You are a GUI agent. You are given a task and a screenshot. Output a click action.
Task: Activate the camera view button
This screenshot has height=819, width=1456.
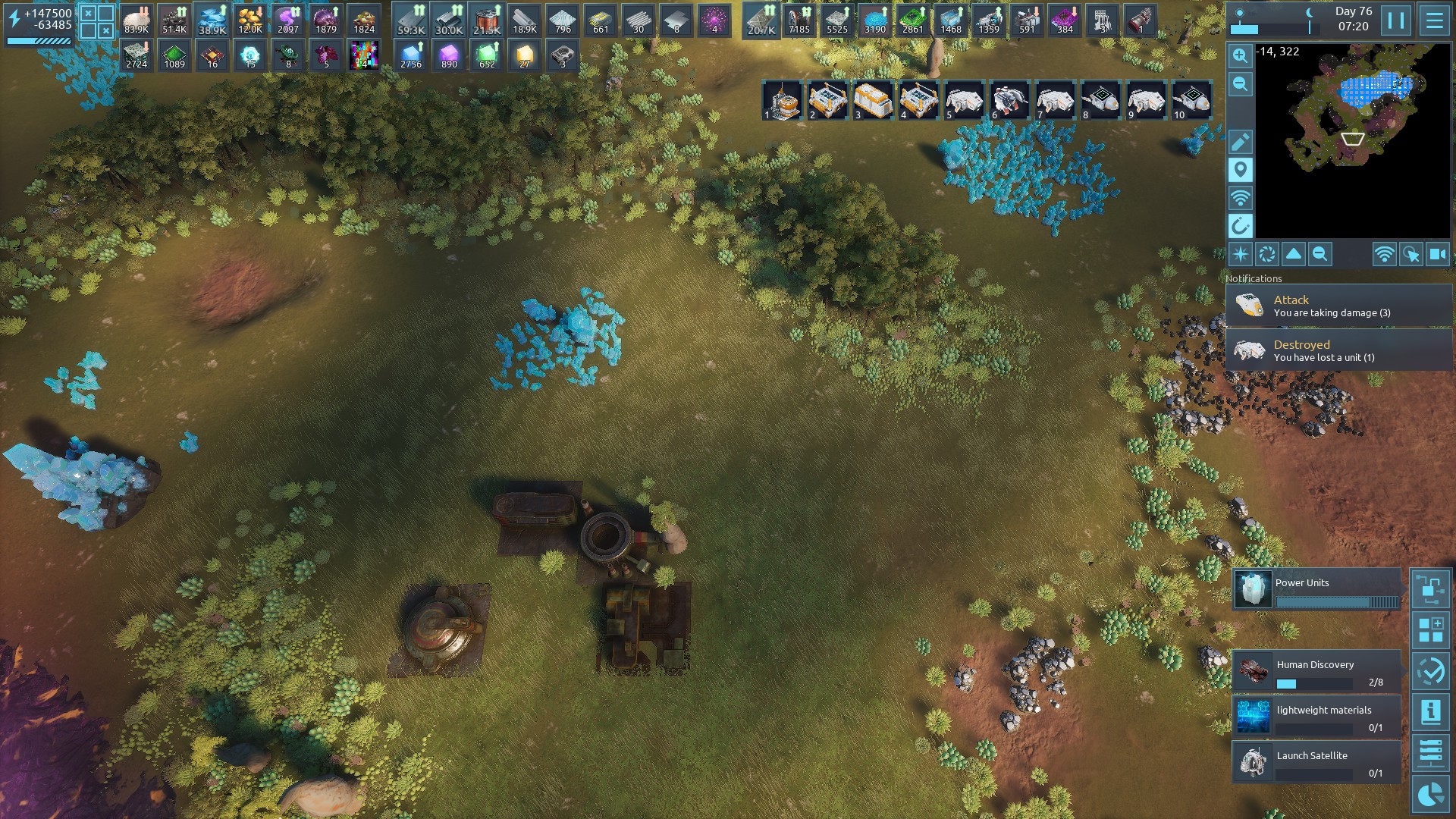point(1438,255)
